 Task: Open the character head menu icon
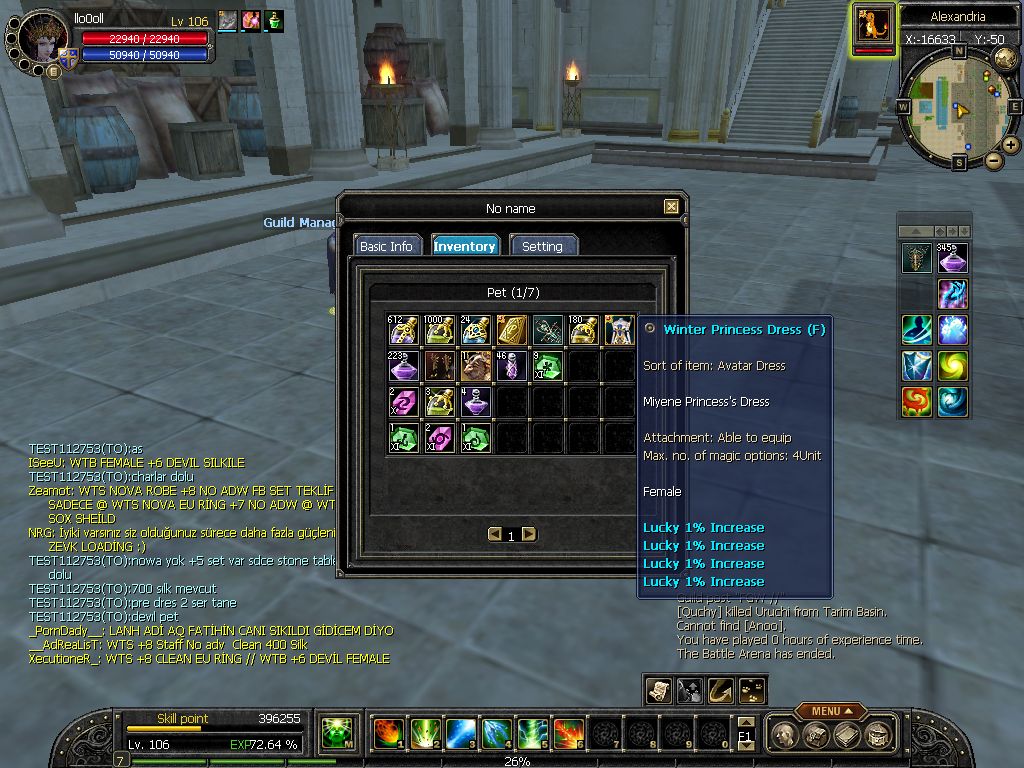787,735
